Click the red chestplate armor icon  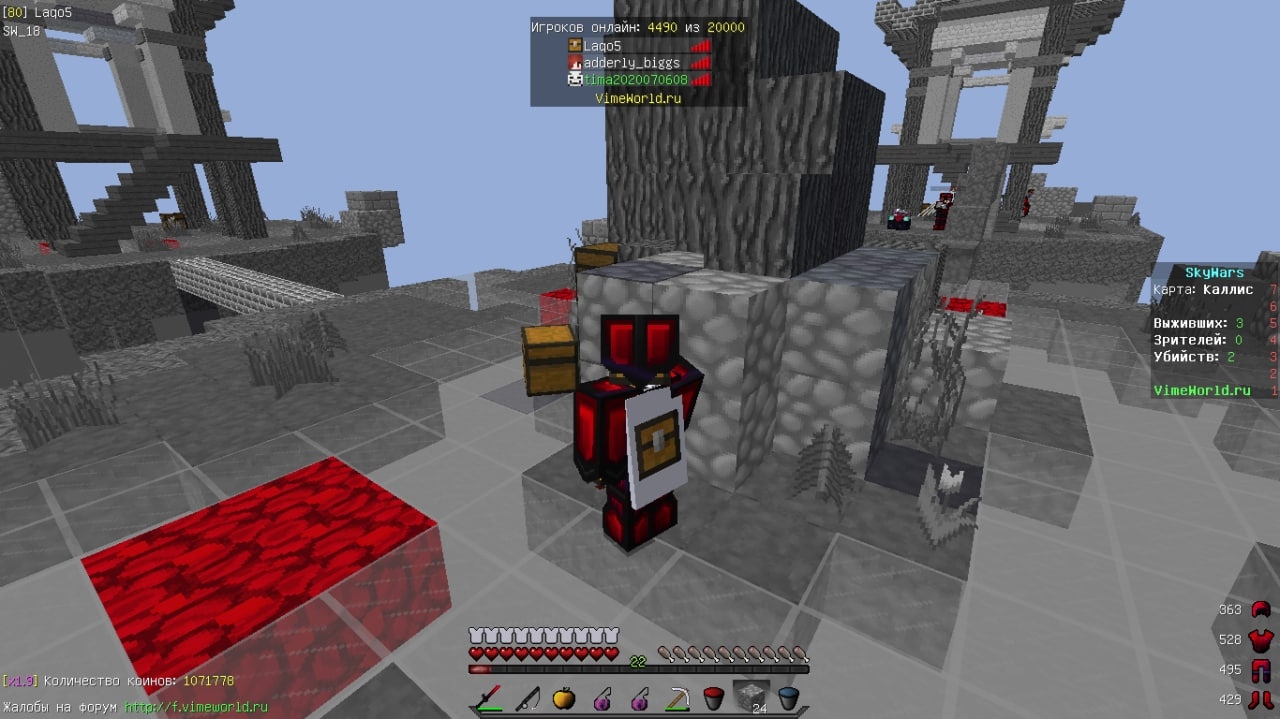(1260, 639)
